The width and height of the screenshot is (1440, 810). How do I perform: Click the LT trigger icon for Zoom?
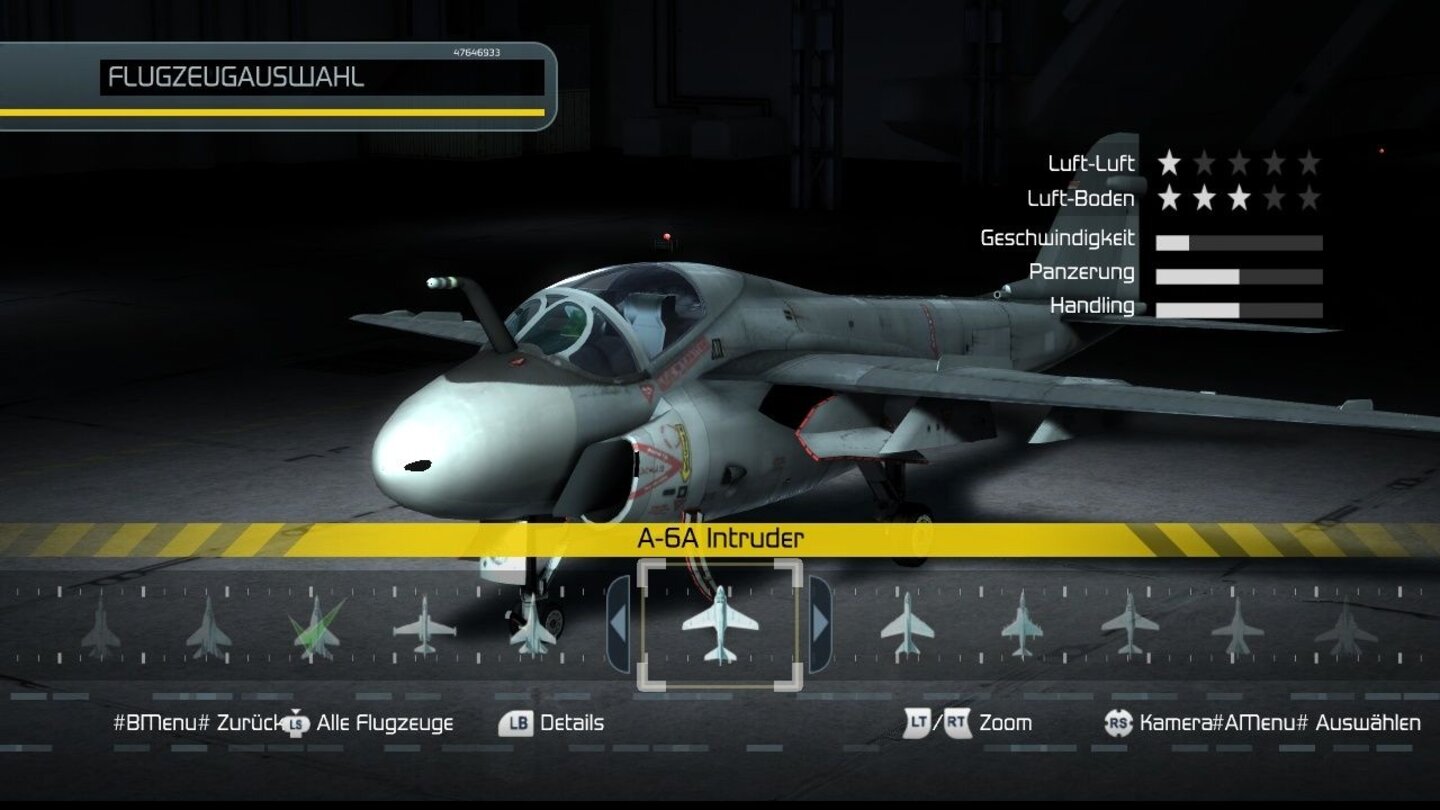[918, 722]
